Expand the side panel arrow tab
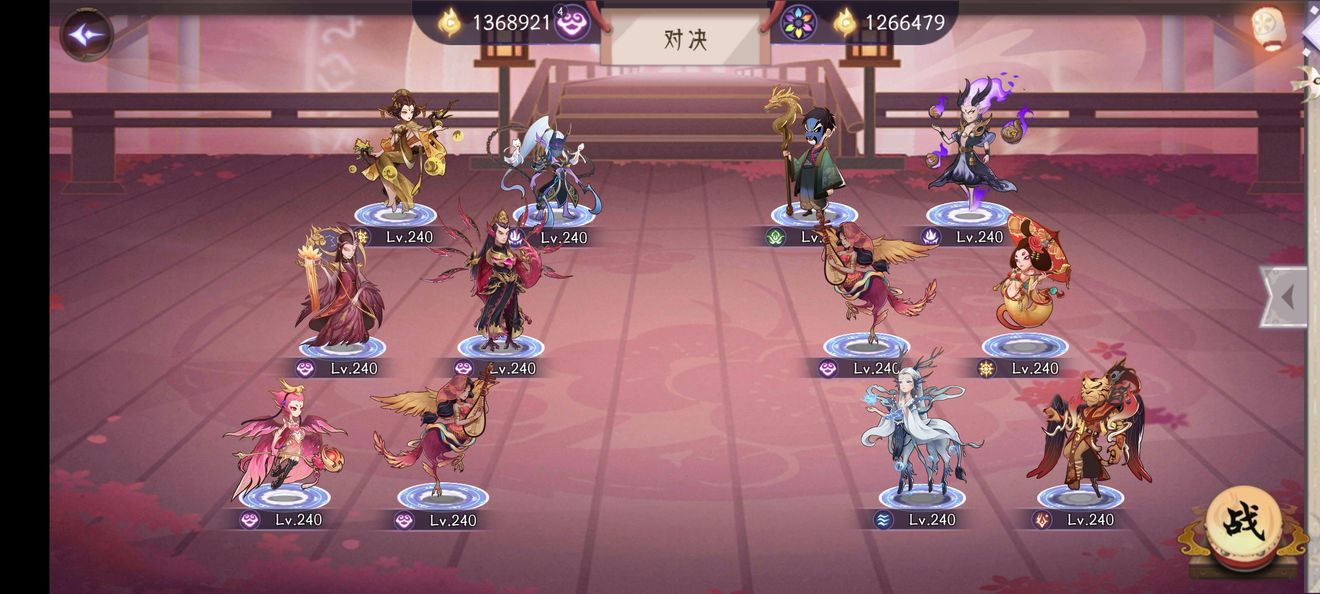Image resolution: width=1320 pixels, height=594 pixels. pos(1285,296)
